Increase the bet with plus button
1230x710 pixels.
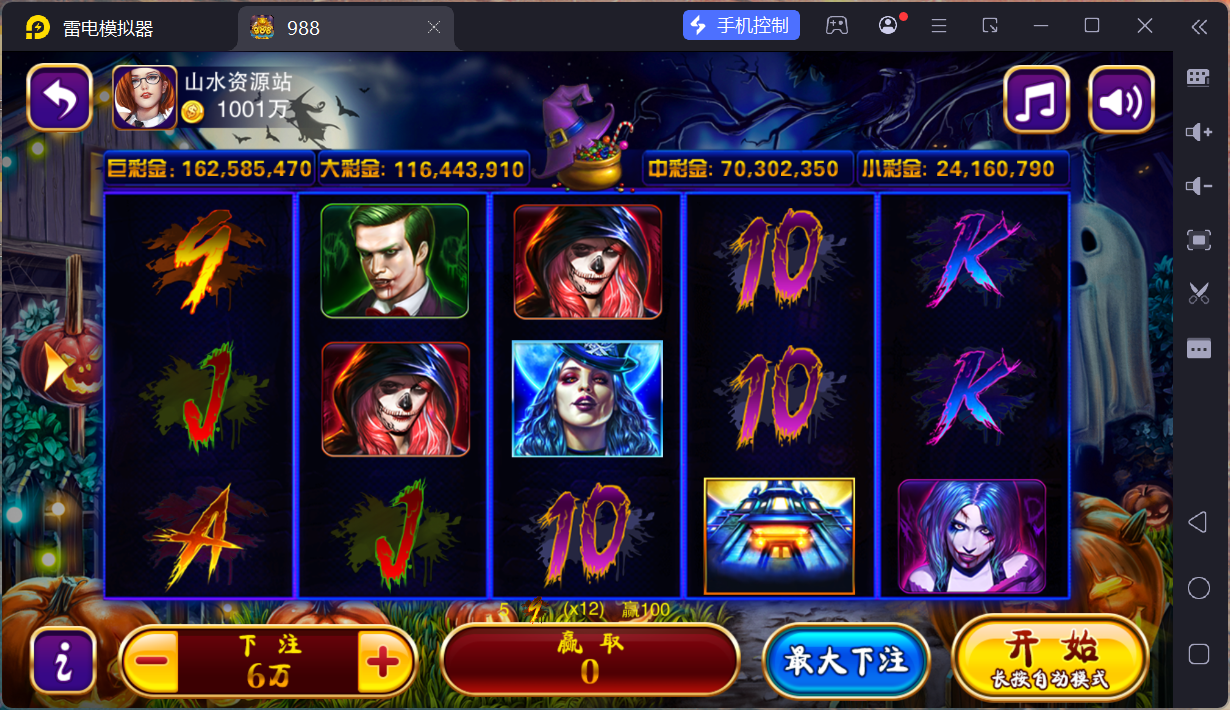click(x=385, y=661)
